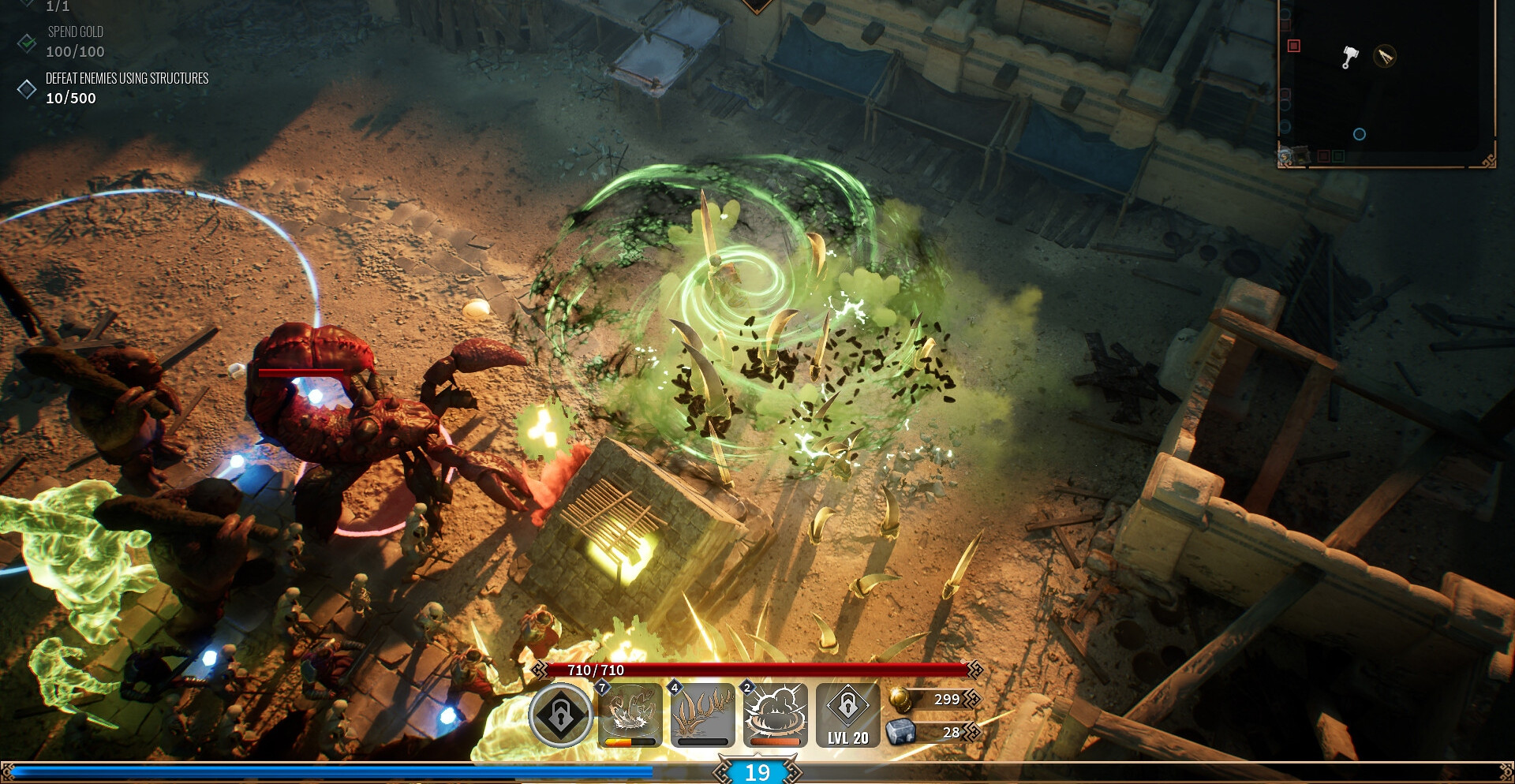This screenshot has width=1515, height=784.
Task: Click the stone block resource icon
Action: point(900,733)
